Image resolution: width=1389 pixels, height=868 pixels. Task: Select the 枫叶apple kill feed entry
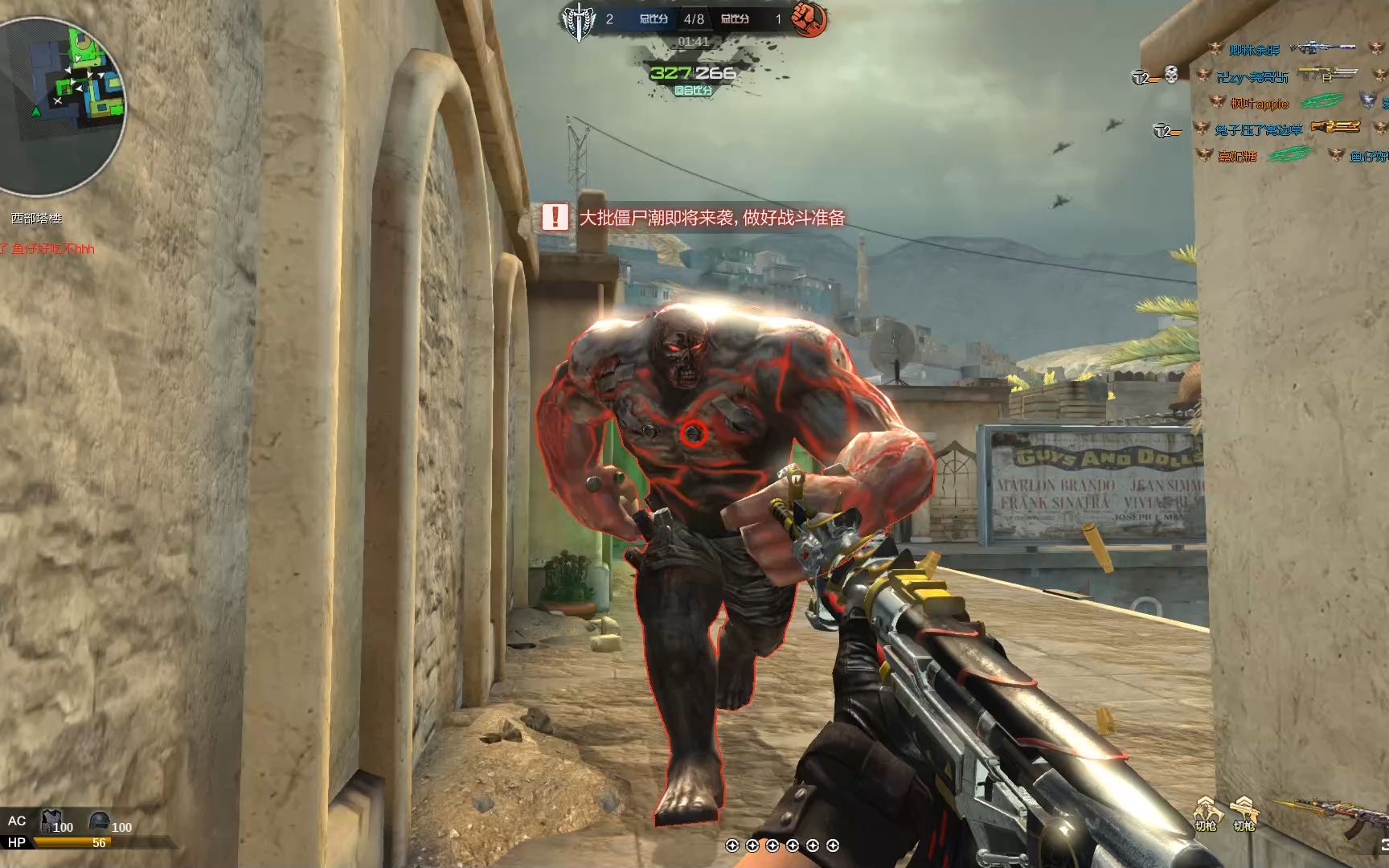tap(1259, 104)
